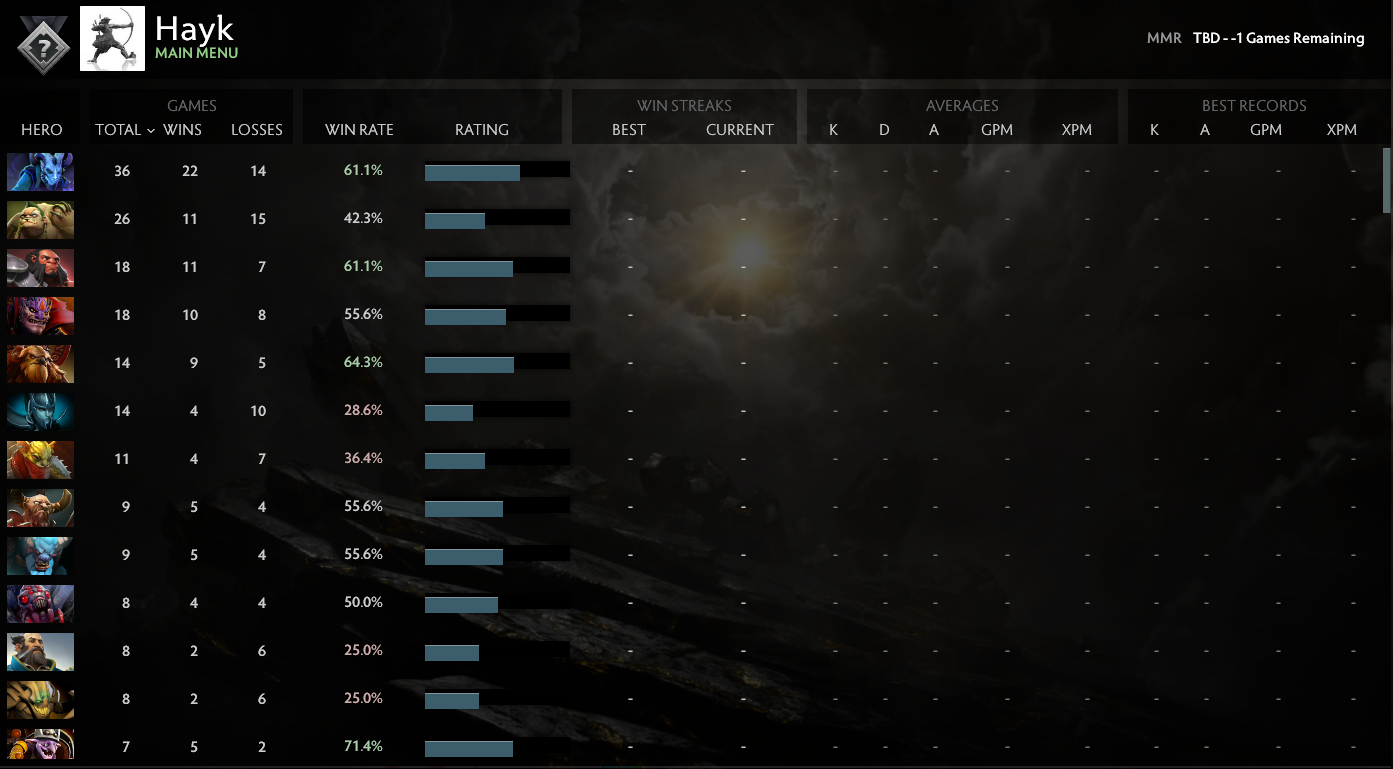
Task: Click the Kunkka hero icon
Action: tap(40, 651)
